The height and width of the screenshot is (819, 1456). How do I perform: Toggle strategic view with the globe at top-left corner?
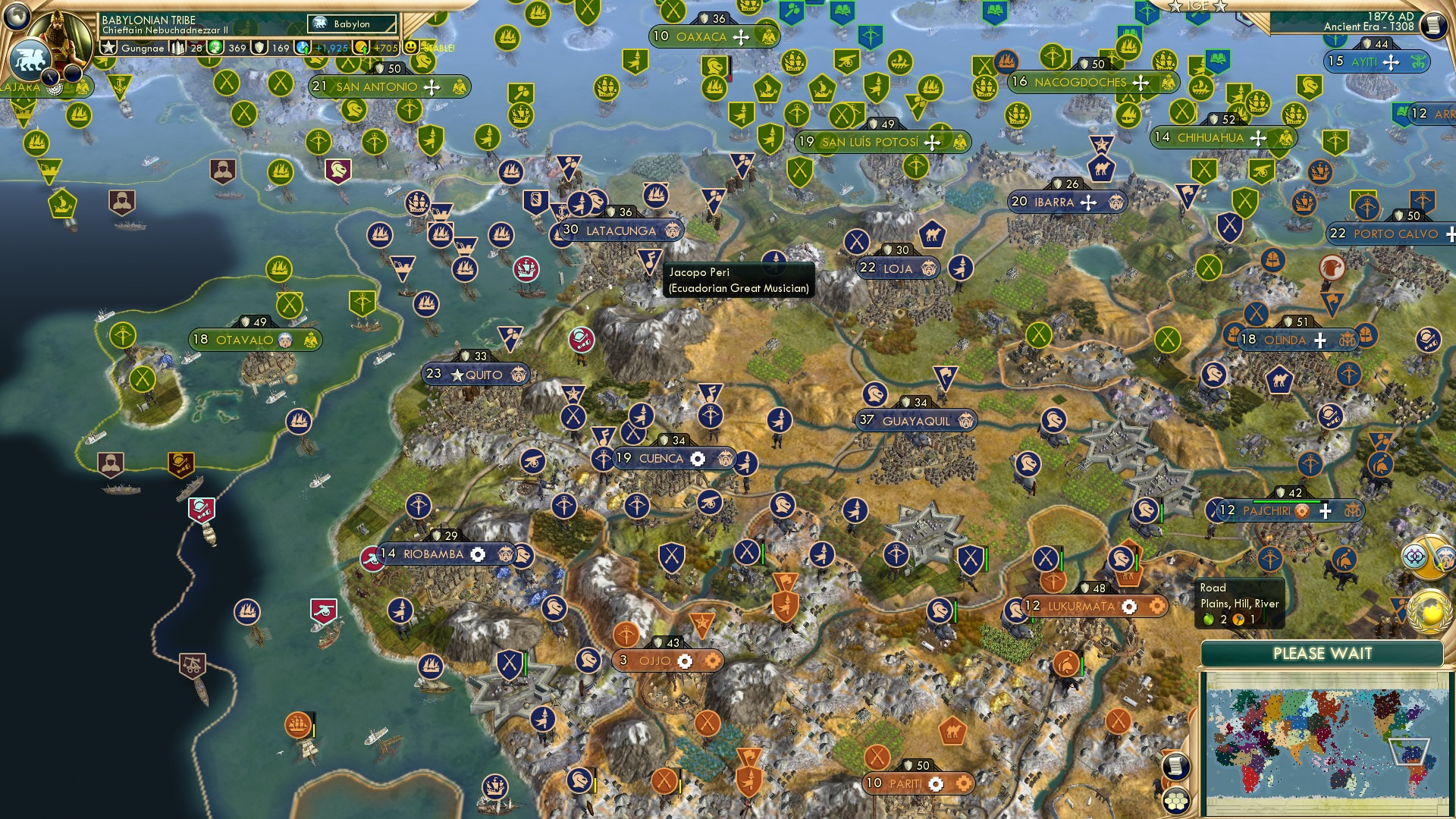click(17, 17)
